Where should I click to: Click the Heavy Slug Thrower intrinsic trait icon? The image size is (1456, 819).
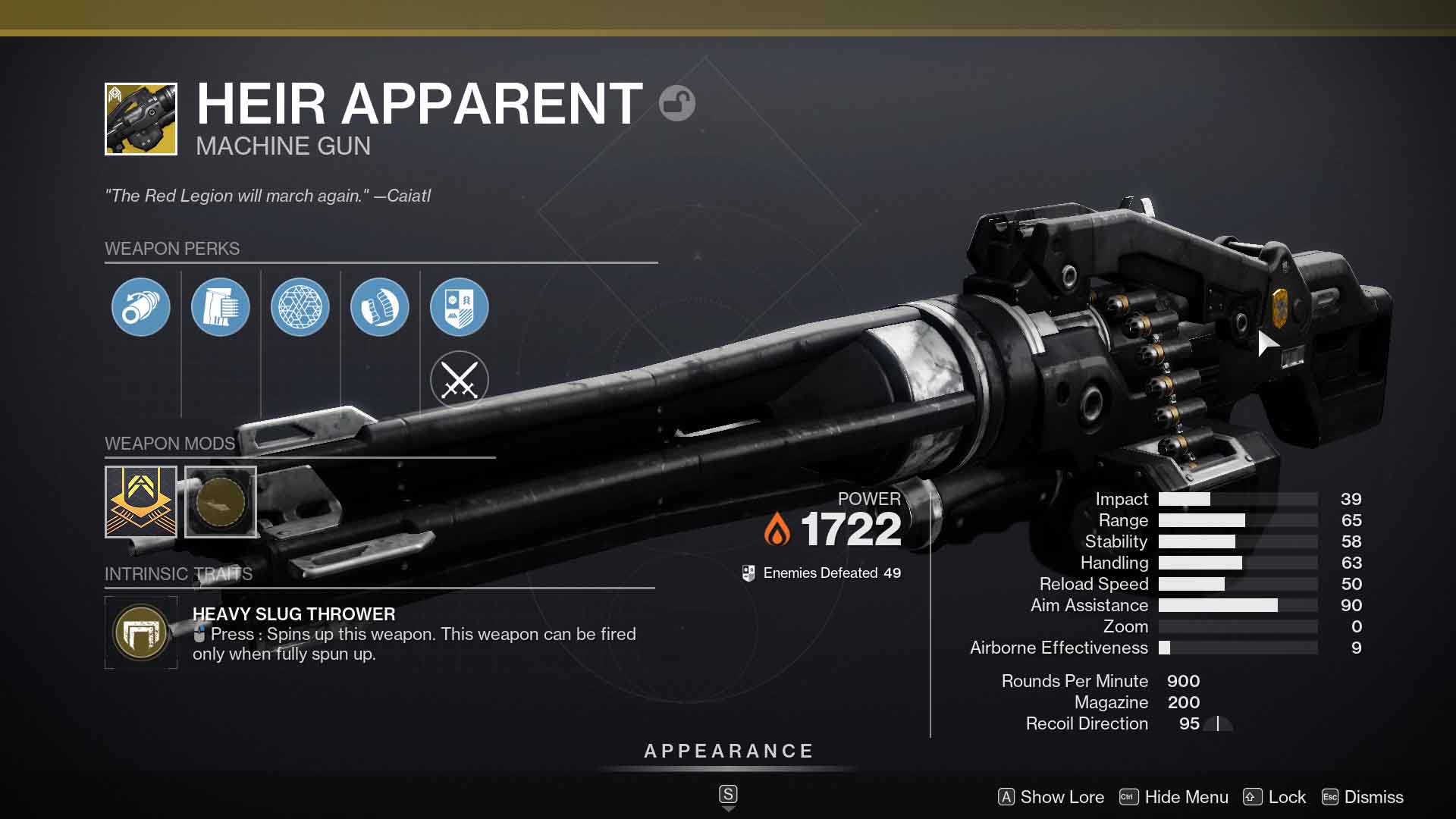tap(141, 632)
